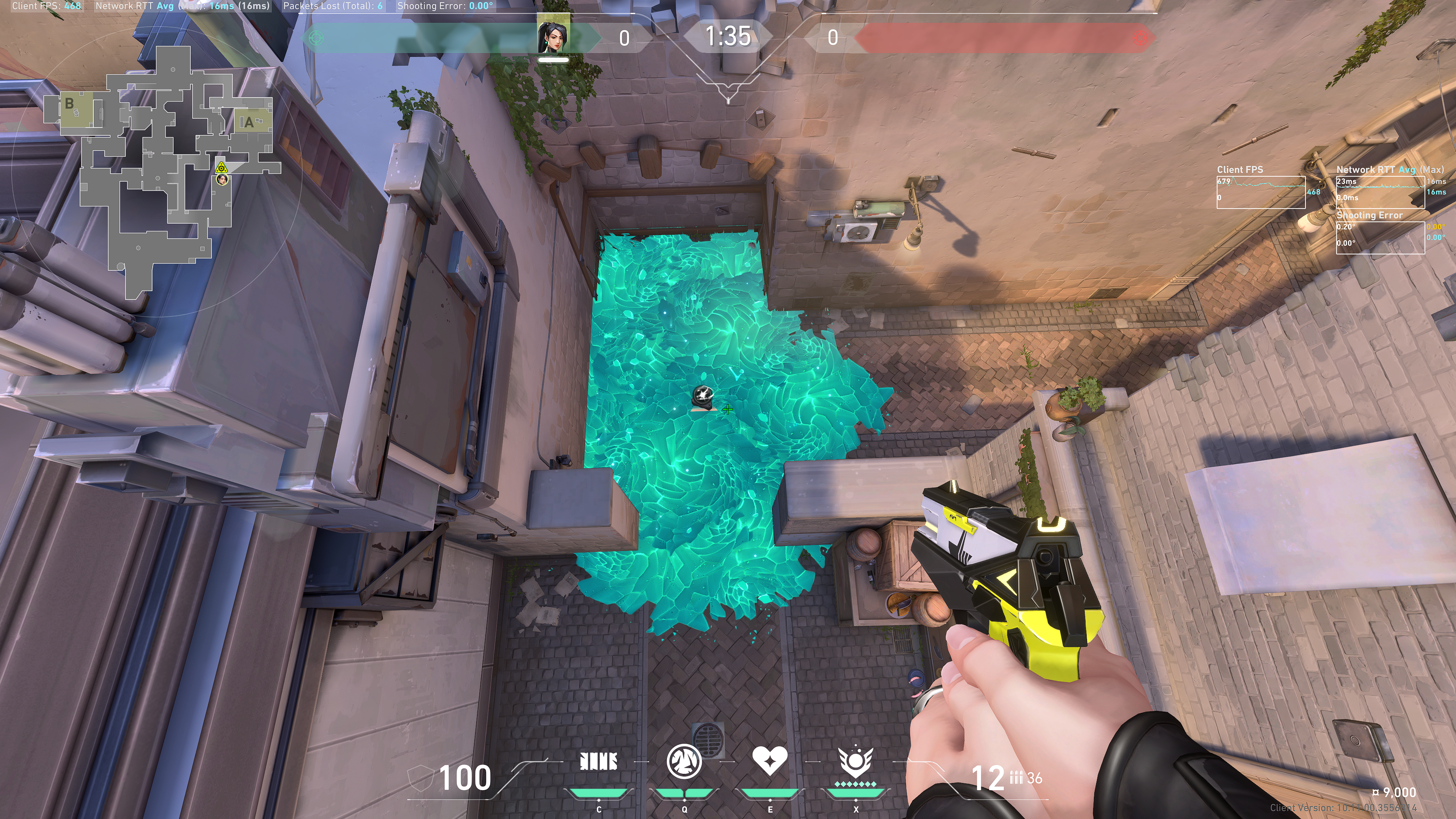Trigger the Resurrection ultimate ability icon
This screenshot has width=1456, height=819.
(x=855, y=762)
